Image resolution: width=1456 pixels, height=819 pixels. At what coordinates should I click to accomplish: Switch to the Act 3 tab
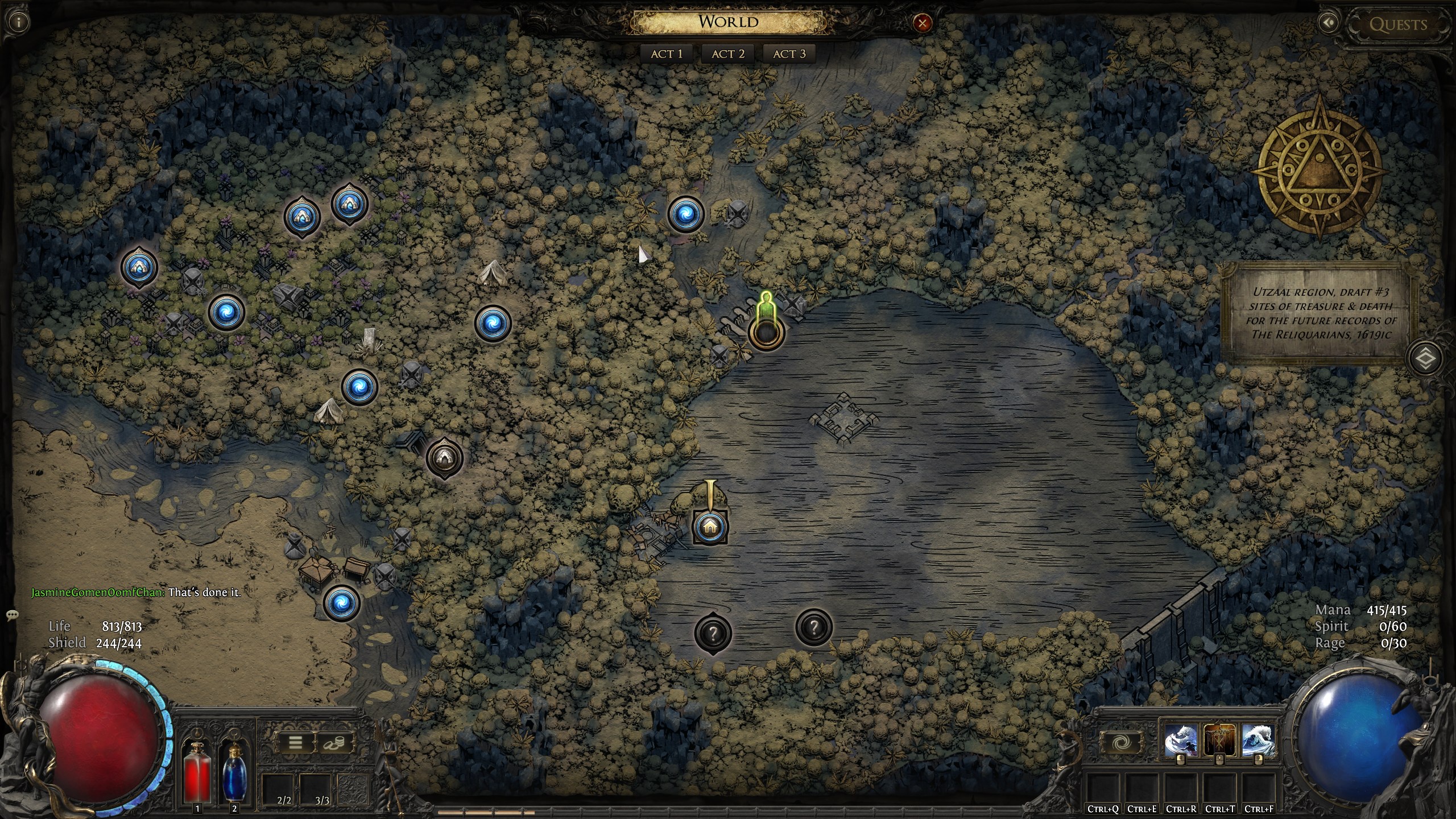coord(789,54)
